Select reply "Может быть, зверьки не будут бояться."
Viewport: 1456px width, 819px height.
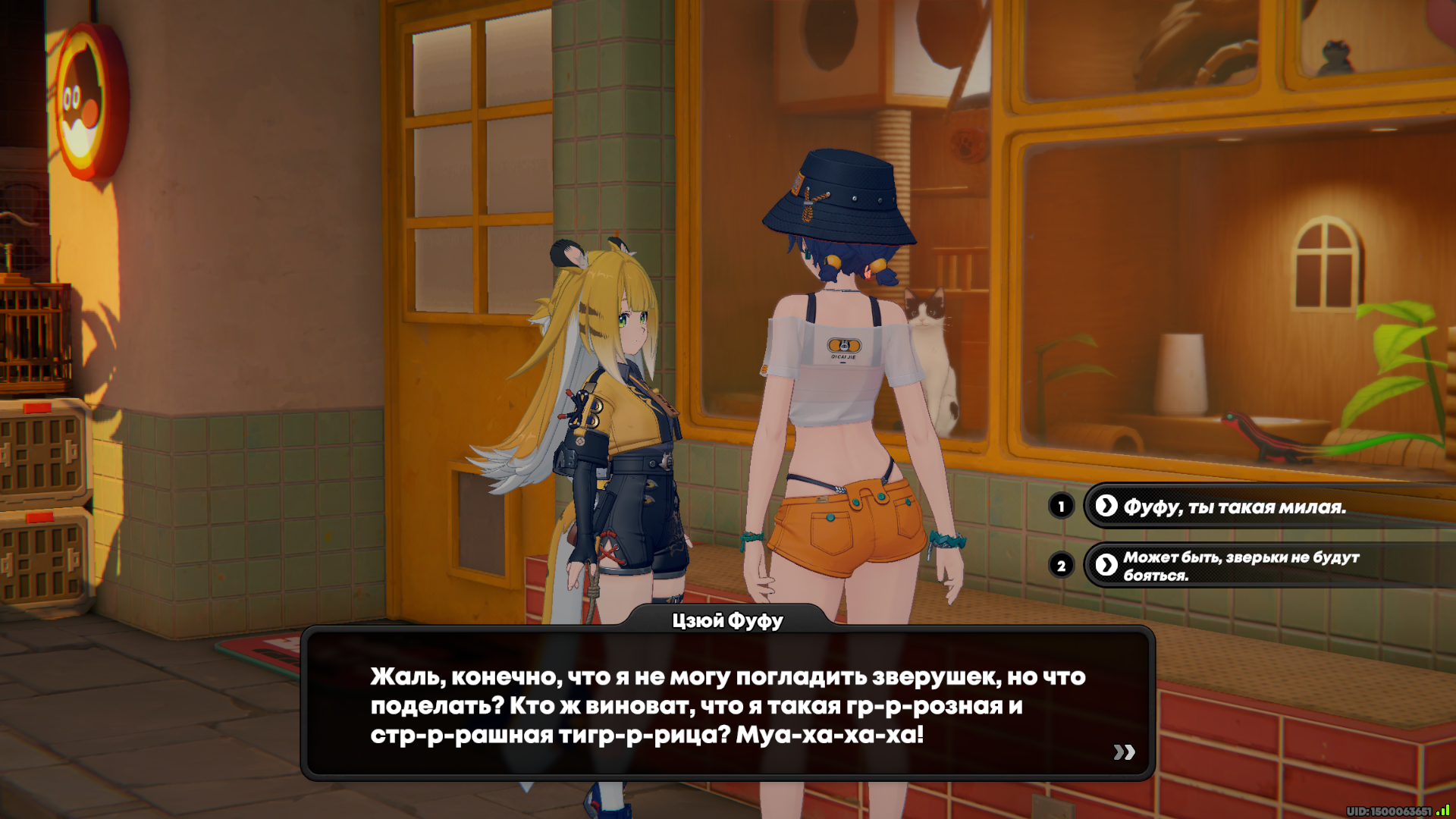1241,566
